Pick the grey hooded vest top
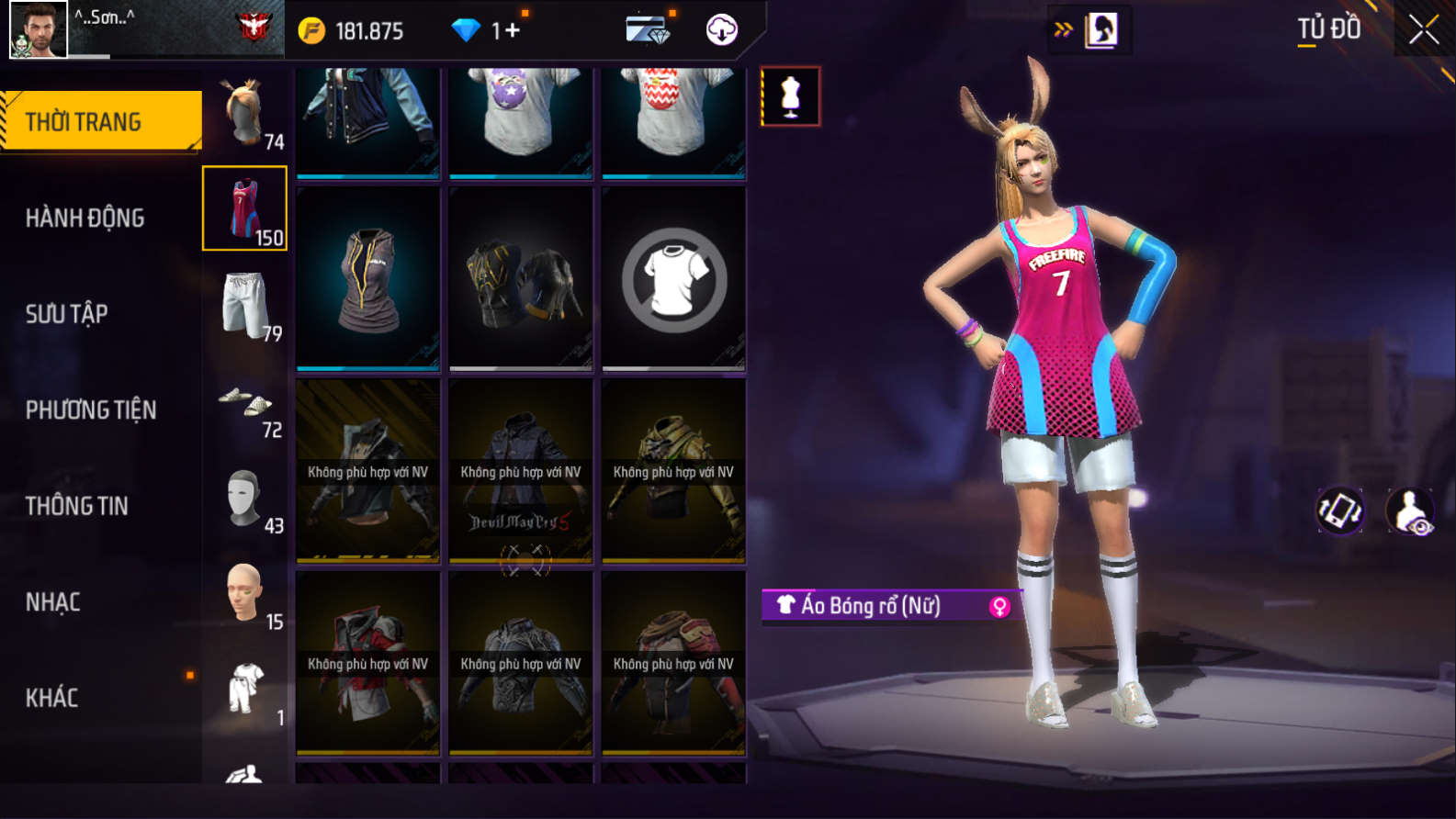The image size is (1456, 819). pos(368,279)
